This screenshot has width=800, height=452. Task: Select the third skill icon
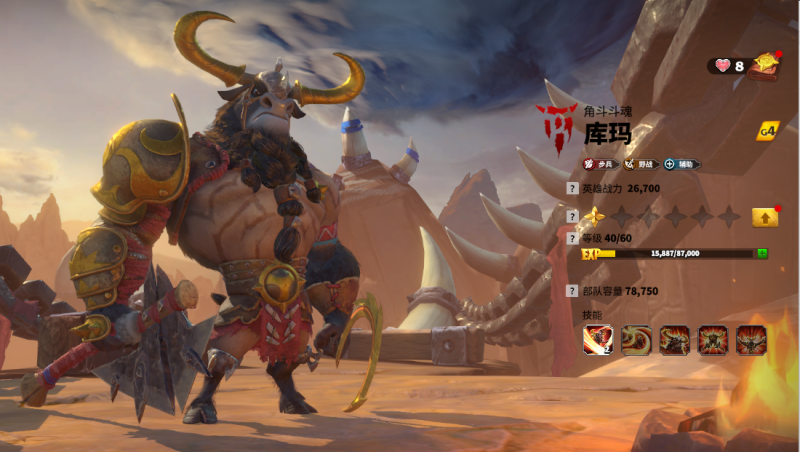(675, 340)
